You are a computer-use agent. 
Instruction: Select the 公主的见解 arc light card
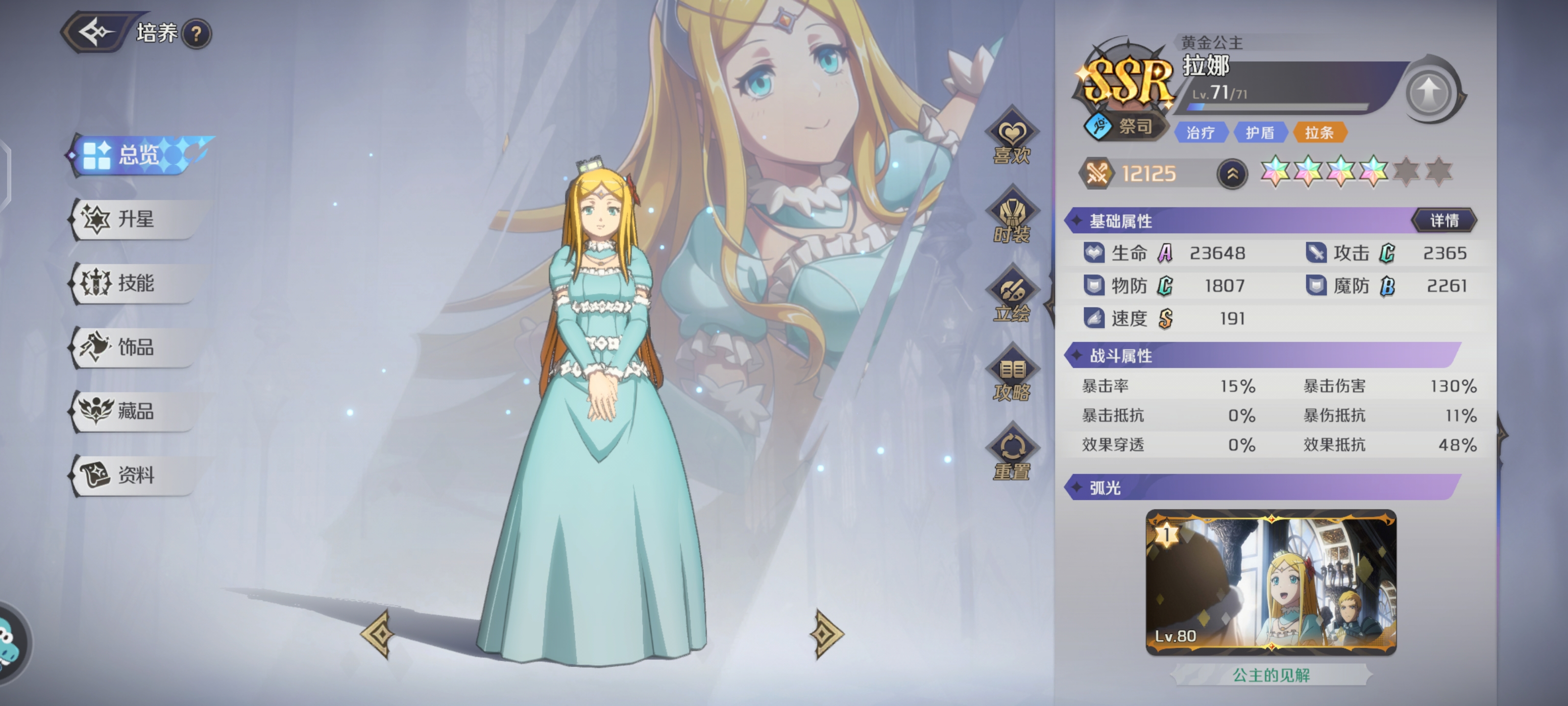click(x=1271, y=582)
